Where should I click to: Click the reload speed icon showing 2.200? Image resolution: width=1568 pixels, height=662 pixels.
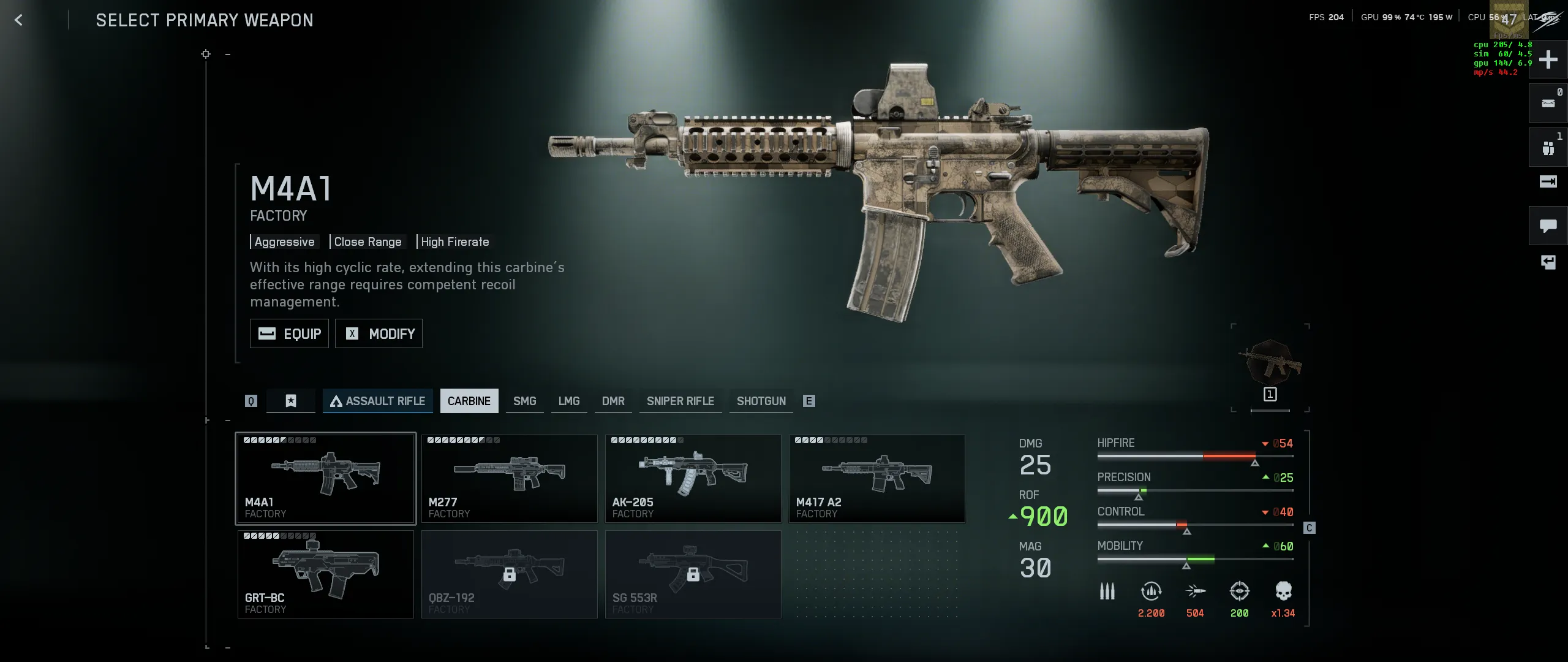[1150, 590]
